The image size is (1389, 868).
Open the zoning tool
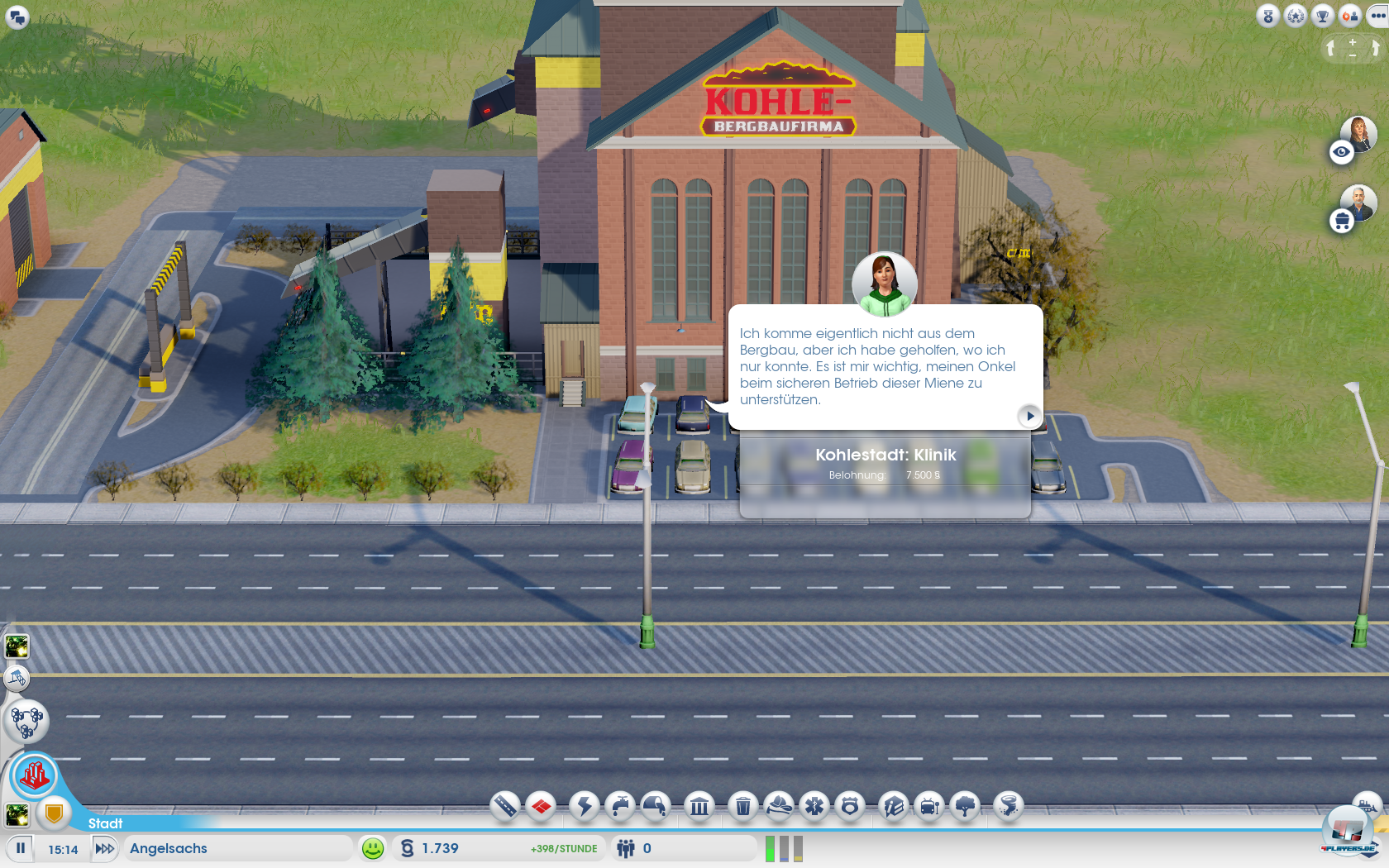point(542,806)
